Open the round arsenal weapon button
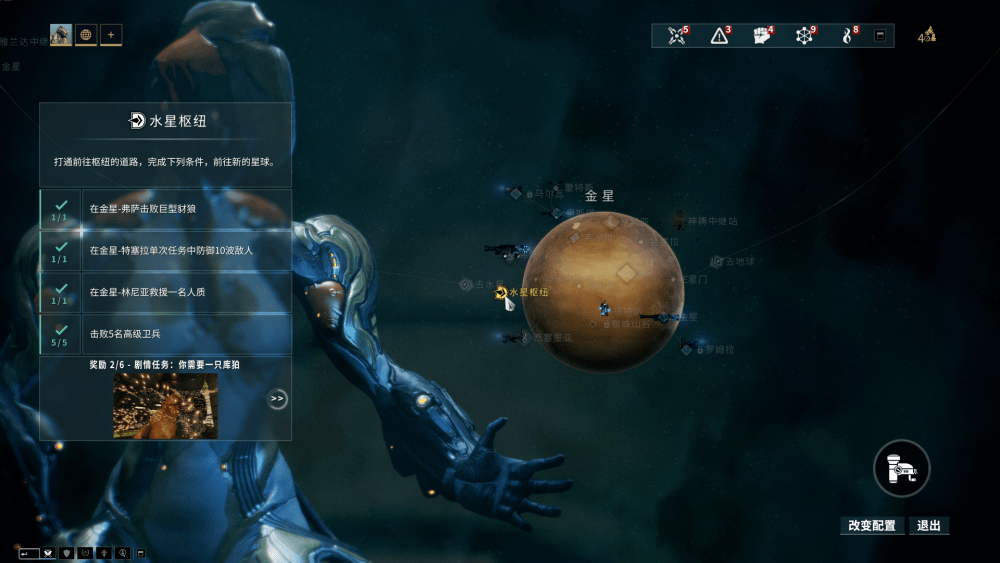 (x=901, y=468)
